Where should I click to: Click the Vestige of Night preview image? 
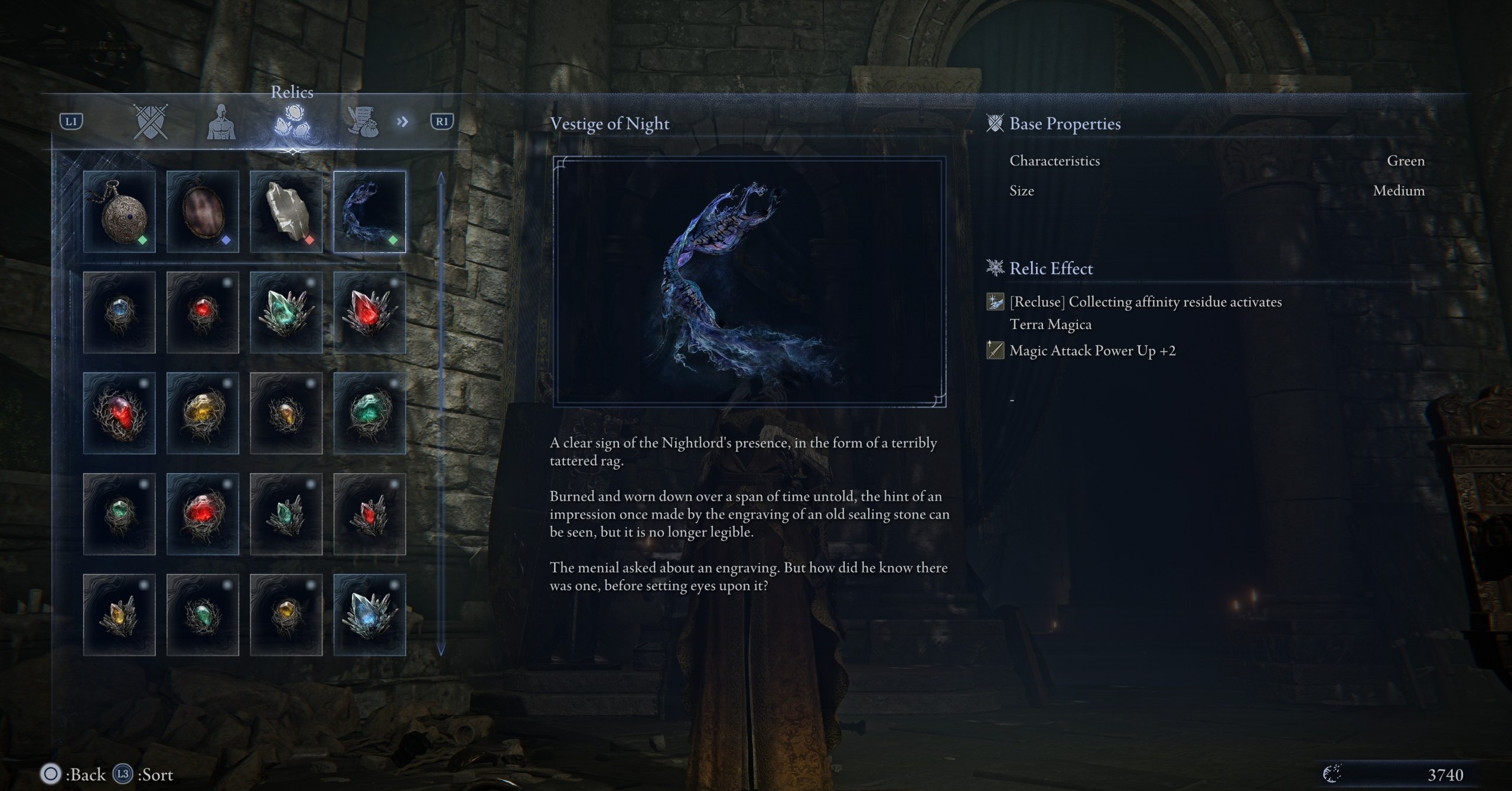point(749,282)
